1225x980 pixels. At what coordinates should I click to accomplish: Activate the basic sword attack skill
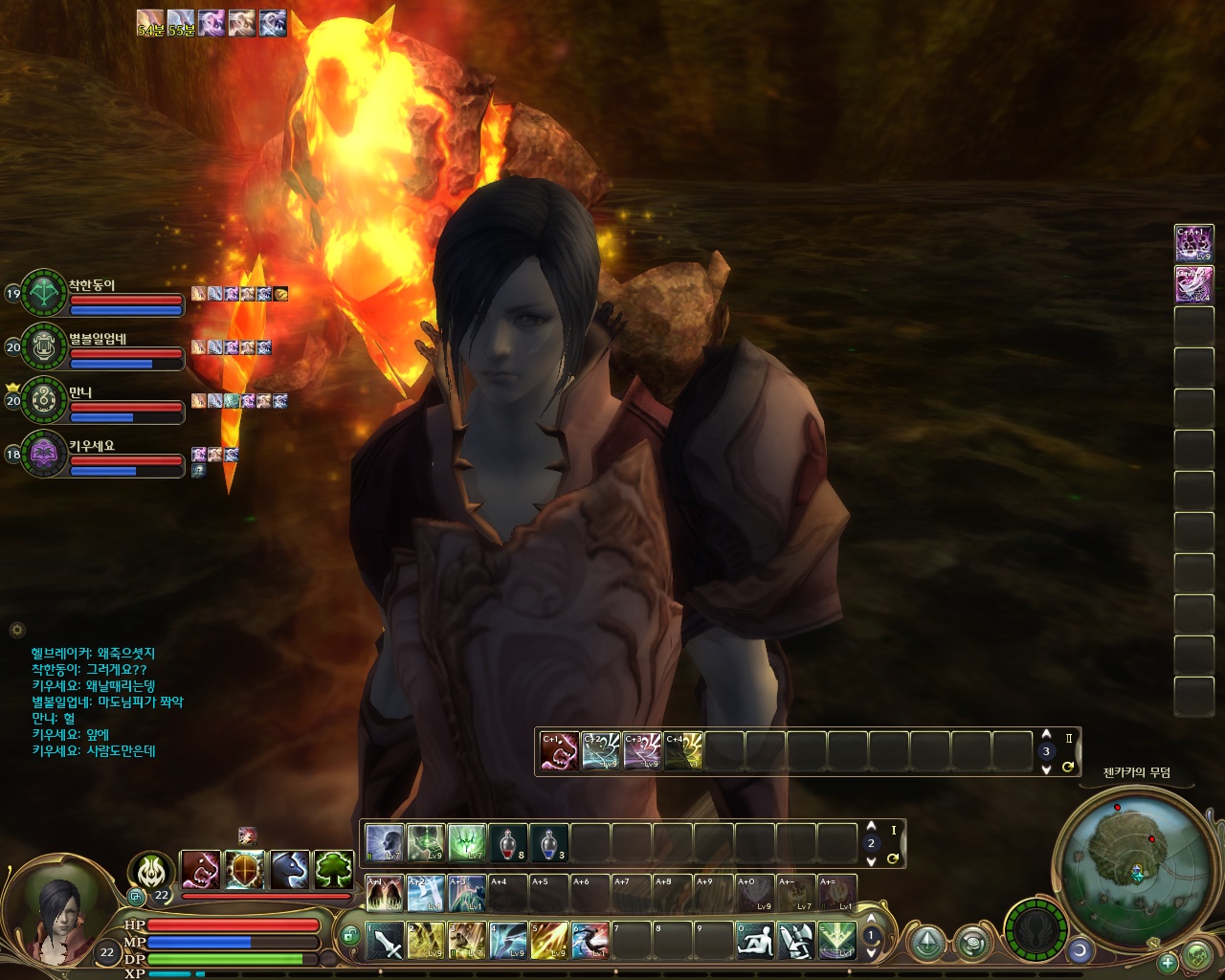(x=386, y=941)
